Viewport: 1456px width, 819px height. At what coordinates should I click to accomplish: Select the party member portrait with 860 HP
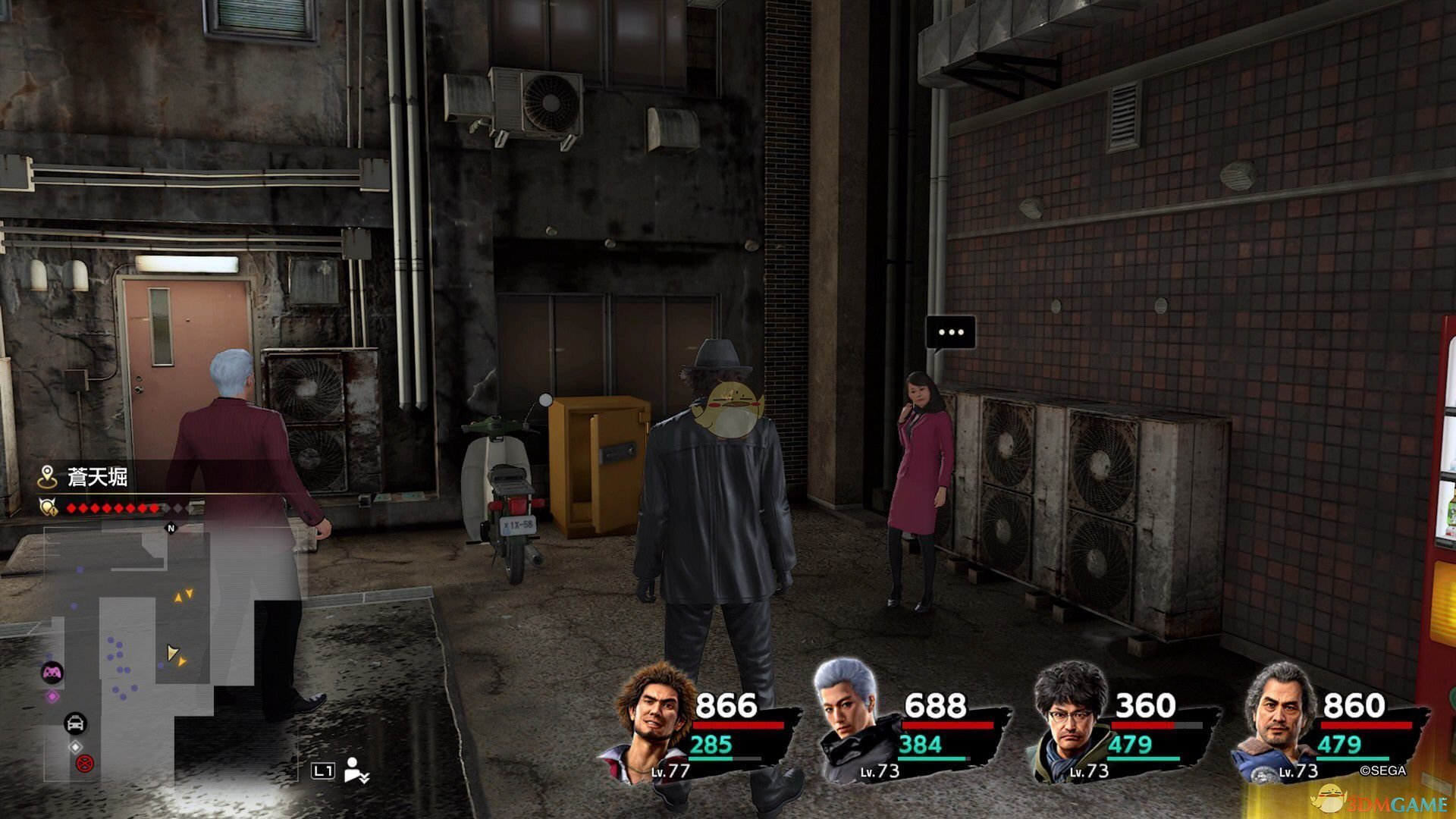[x=1278, y=717]
